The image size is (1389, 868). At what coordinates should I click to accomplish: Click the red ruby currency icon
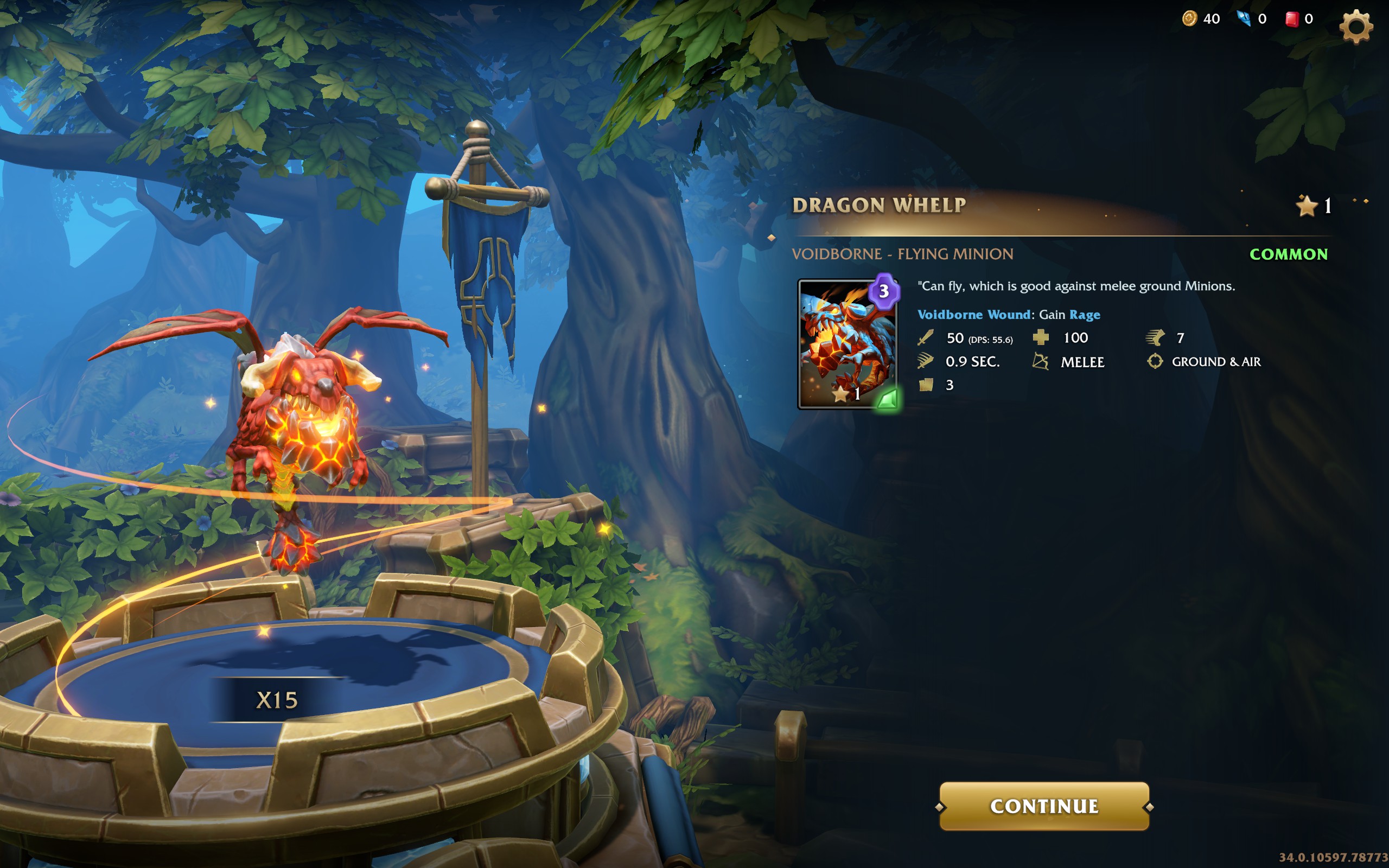1291,19
